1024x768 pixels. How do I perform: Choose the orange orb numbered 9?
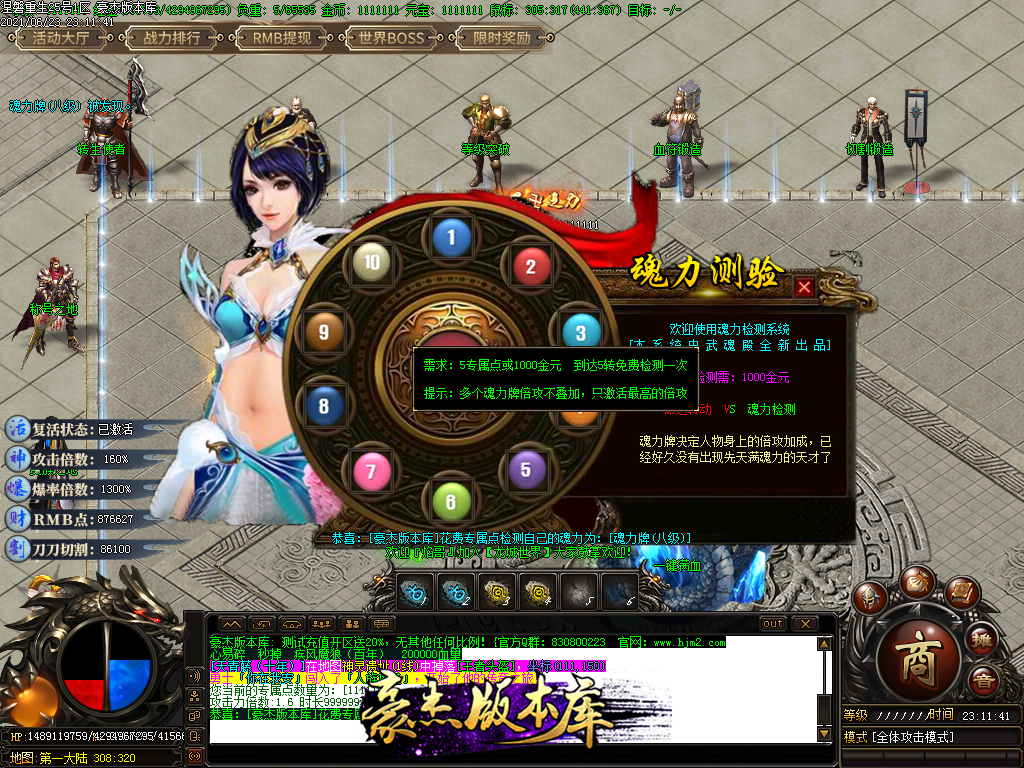click(x=323, y=333)
